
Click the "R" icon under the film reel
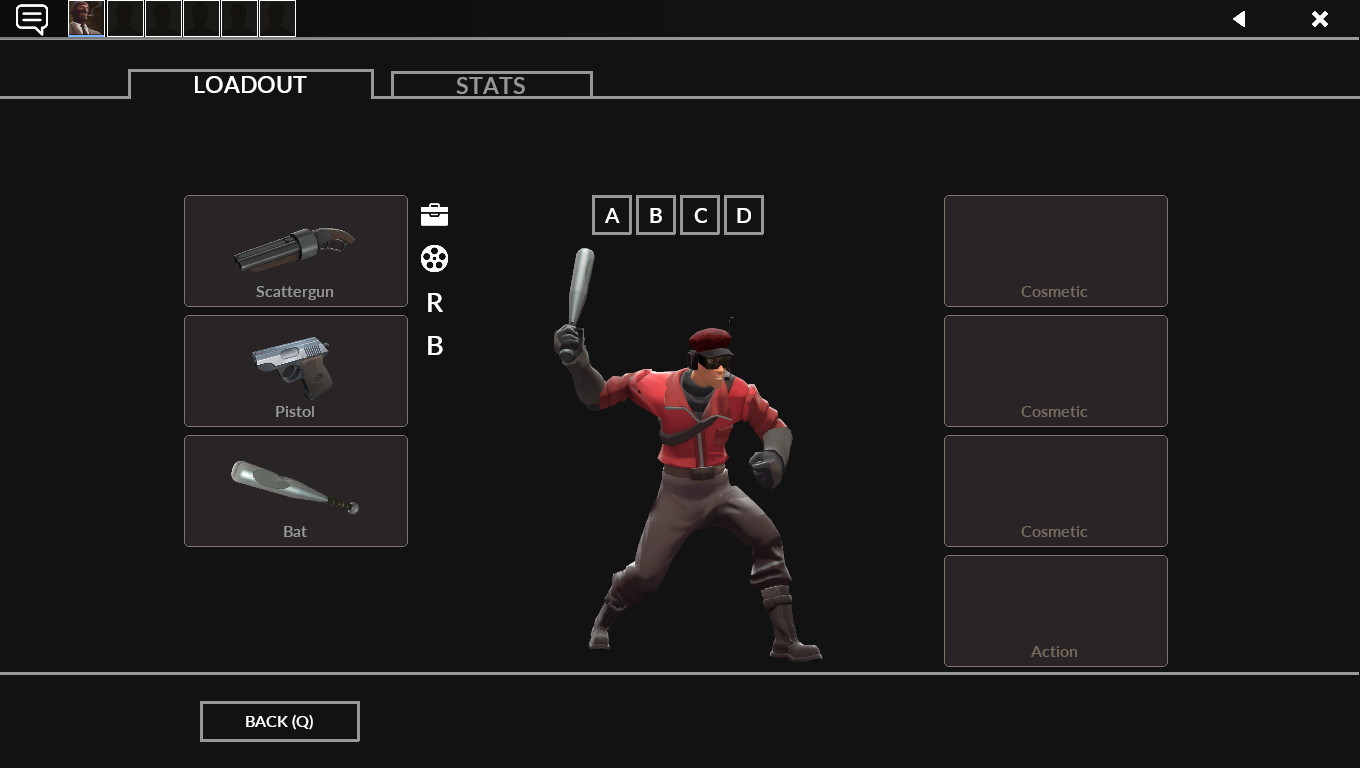pos(434,303)
